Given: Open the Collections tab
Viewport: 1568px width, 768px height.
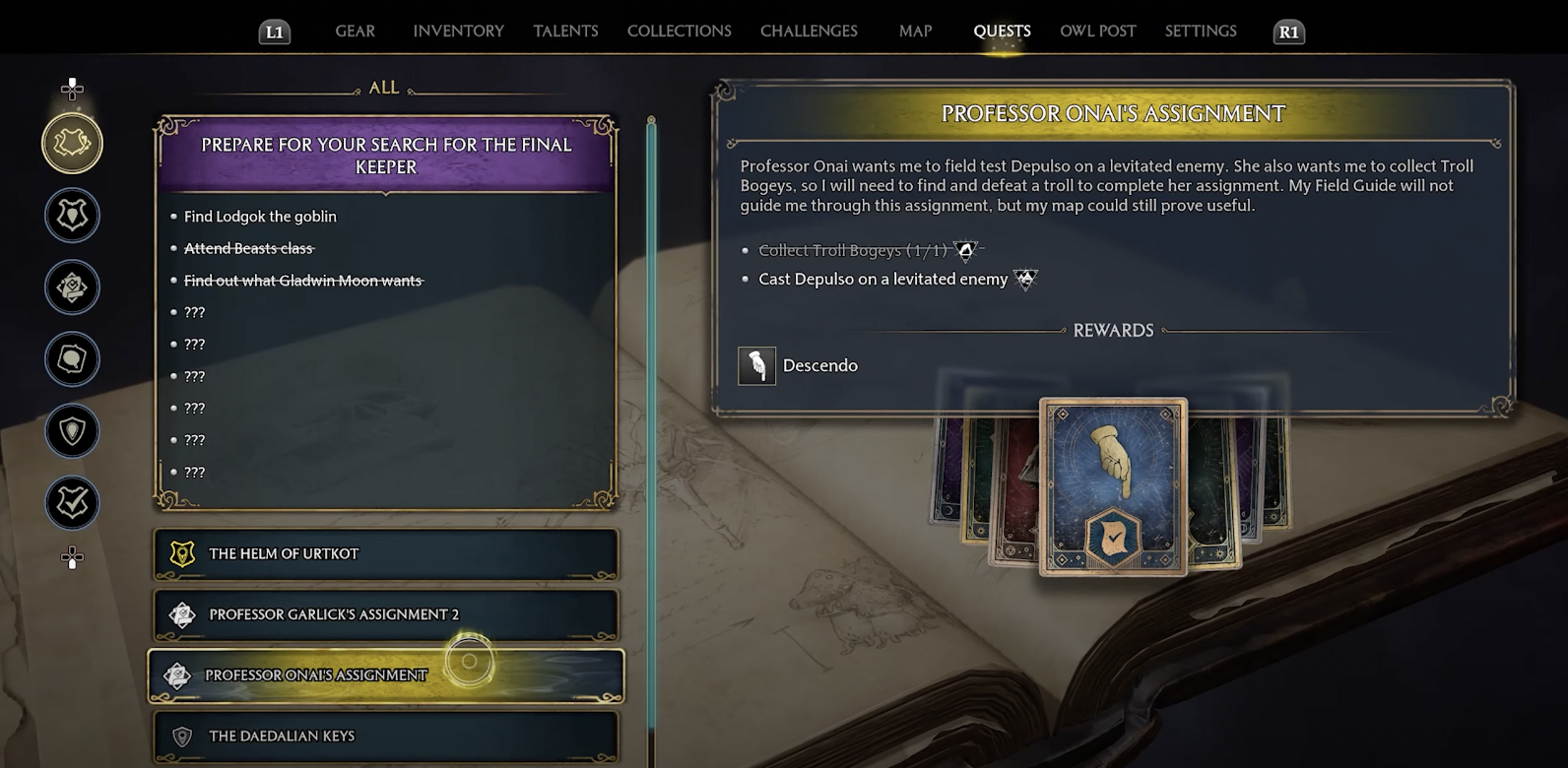Looking at the screenshot, I should (x=679, y=32).
